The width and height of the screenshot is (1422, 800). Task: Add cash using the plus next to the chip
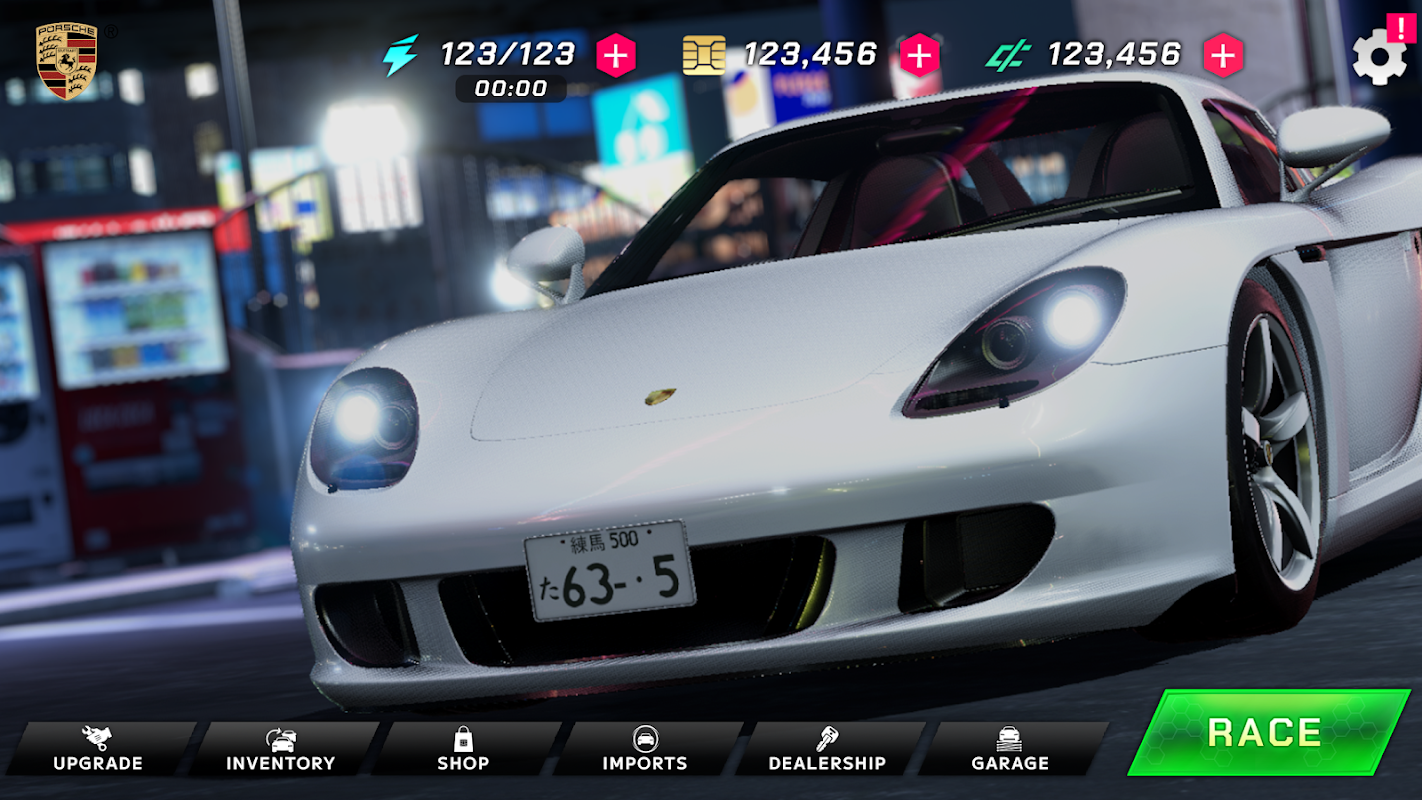(x=919, y=55)
